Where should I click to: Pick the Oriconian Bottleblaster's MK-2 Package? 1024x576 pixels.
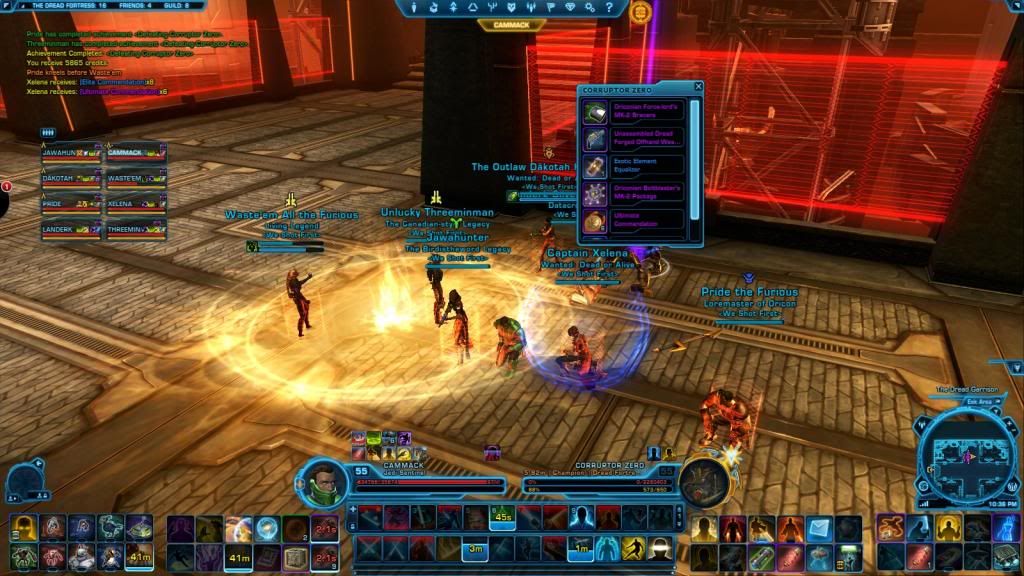640,193
